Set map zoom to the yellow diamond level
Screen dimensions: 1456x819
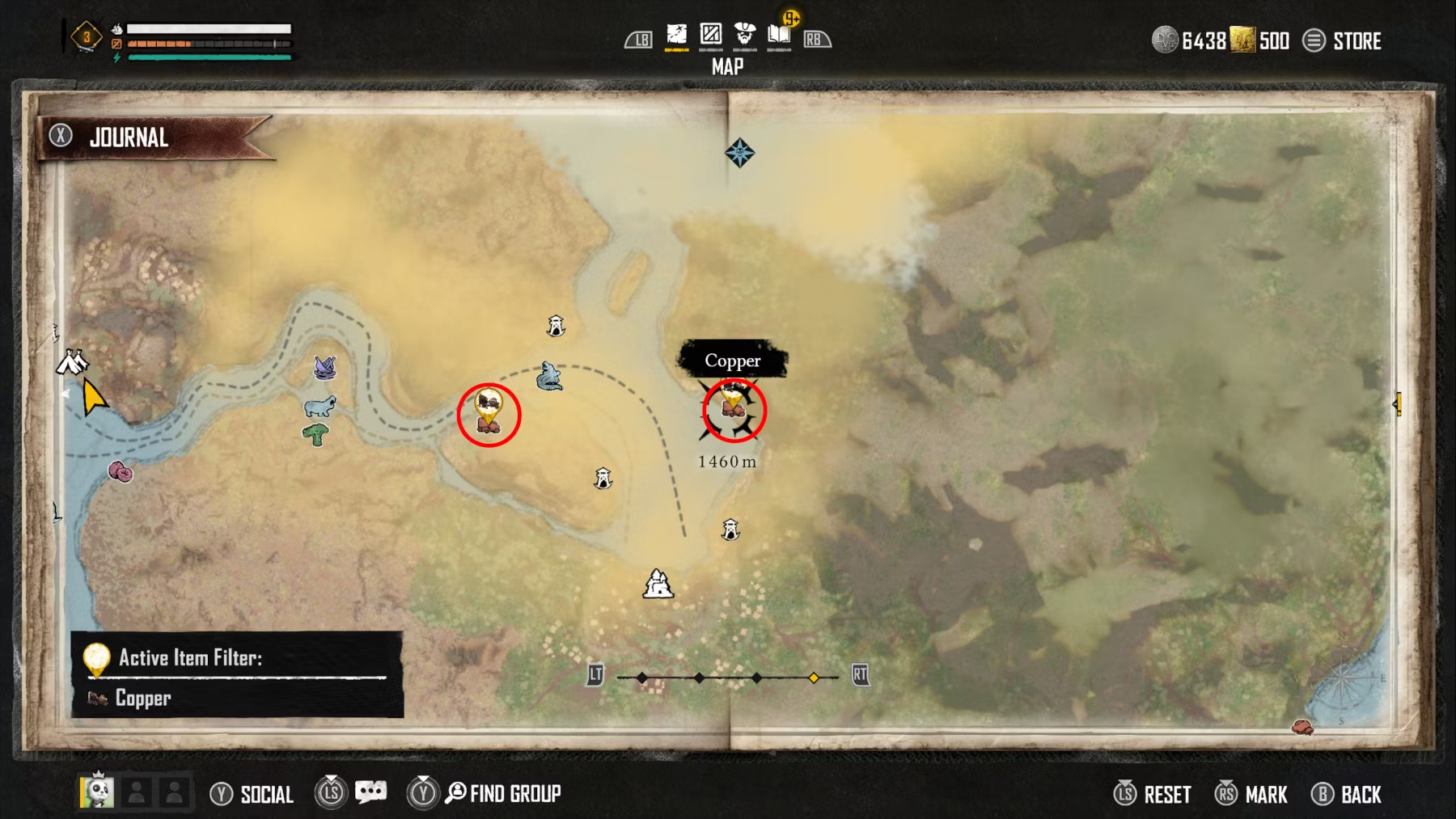[814, 678]
